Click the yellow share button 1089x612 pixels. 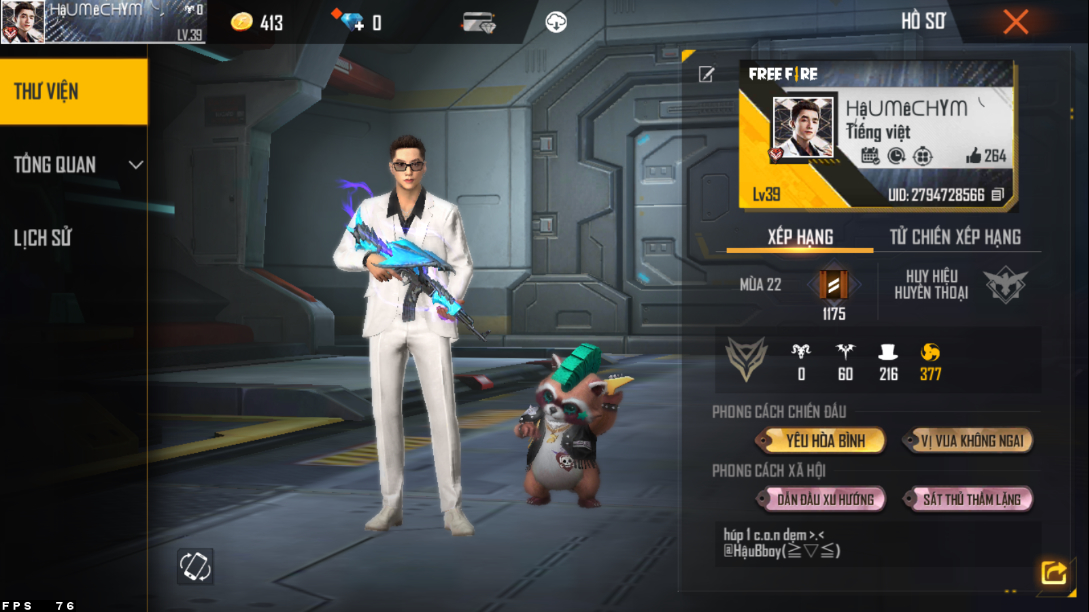[1053, 572]
